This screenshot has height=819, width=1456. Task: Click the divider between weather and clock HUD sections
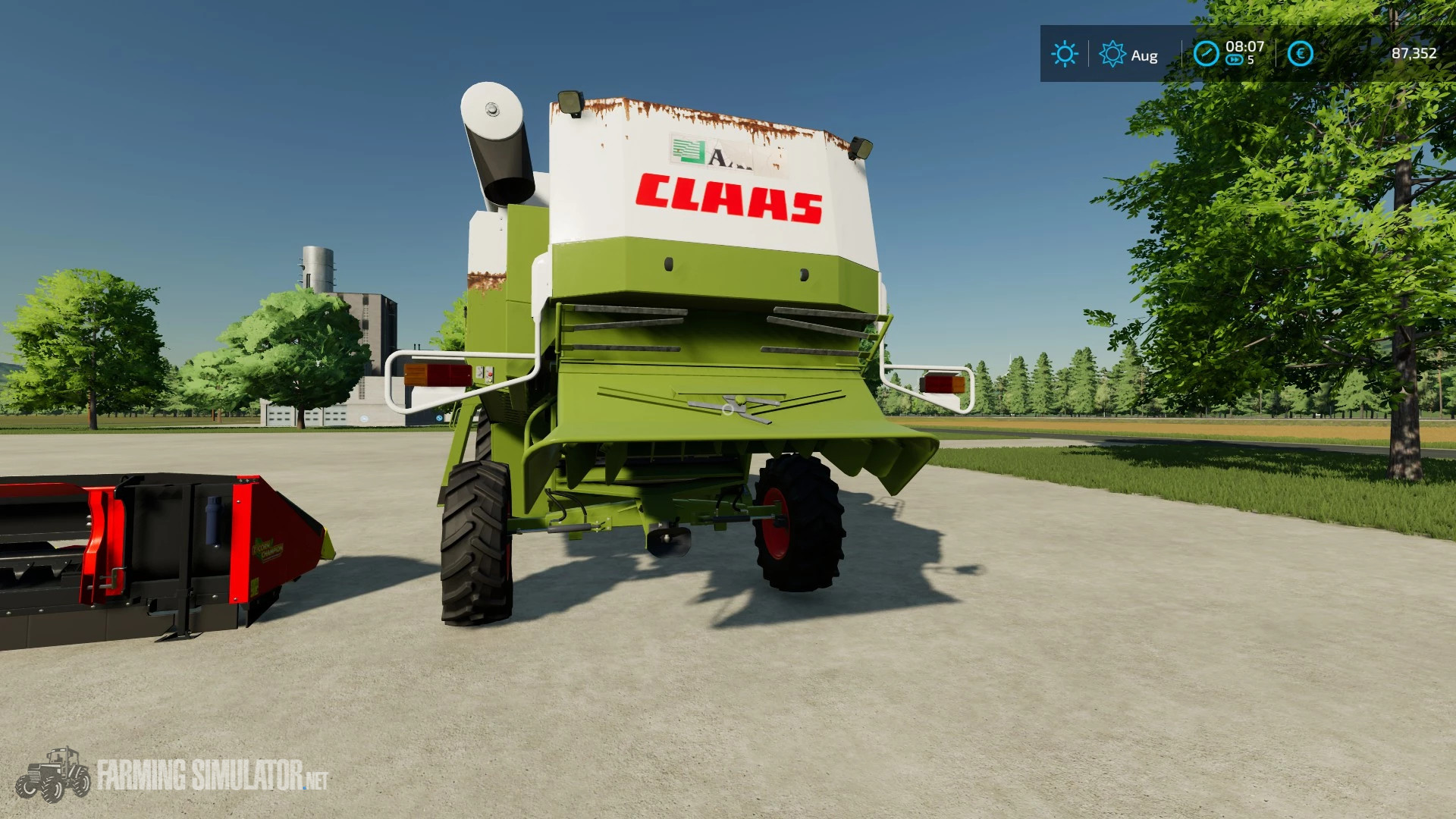pos(1181,55)
